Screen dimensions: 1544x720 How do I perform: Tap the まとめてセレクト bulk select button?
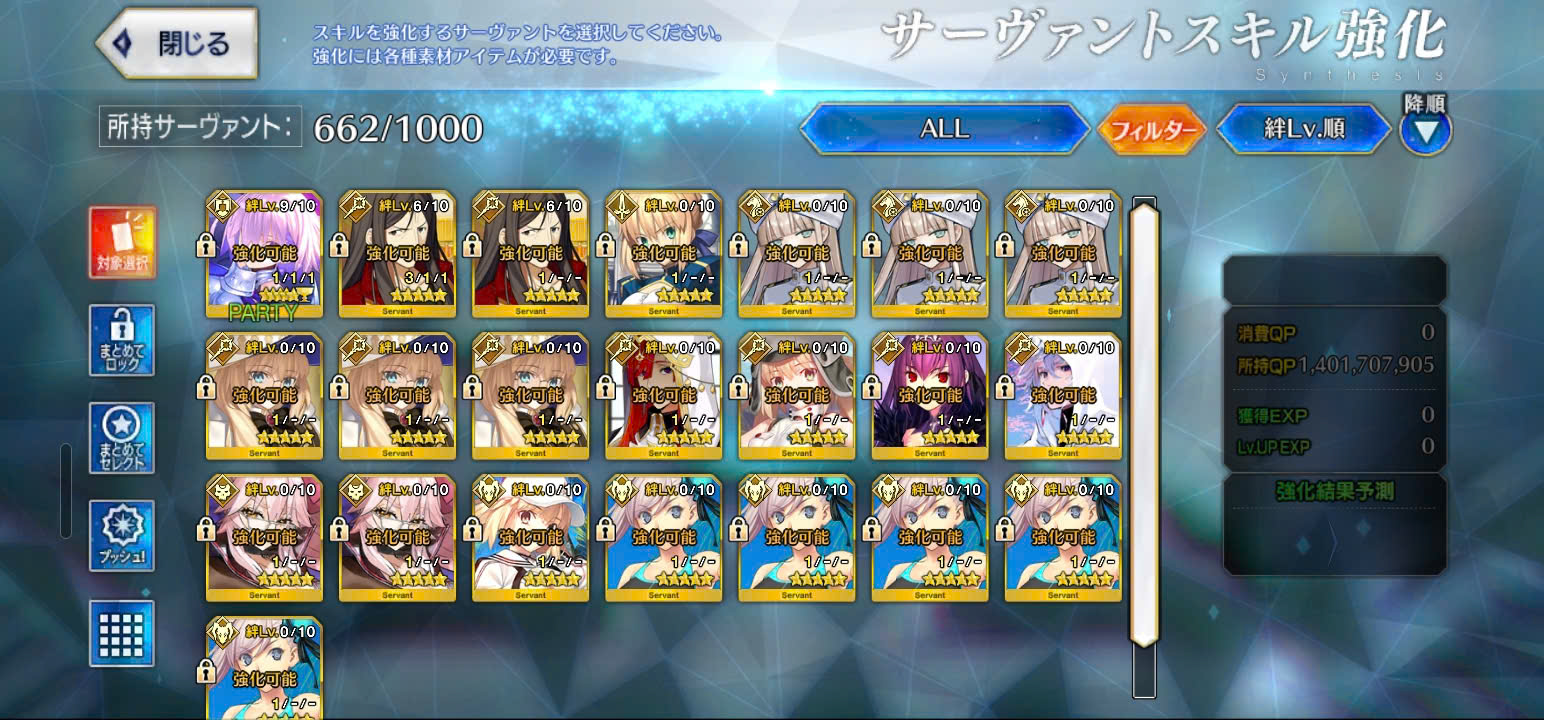point(122,438)
